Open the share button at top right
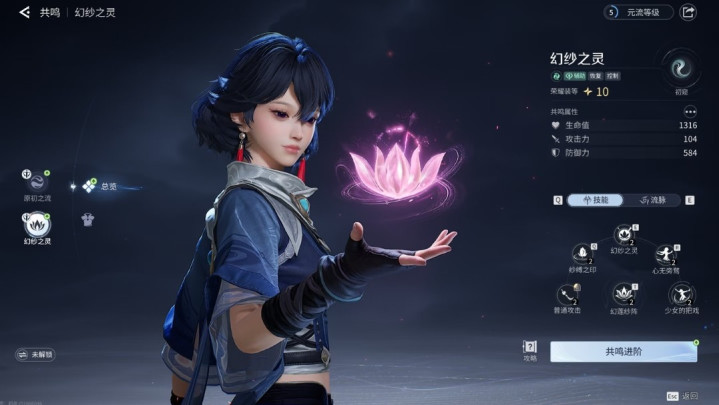 (x=688, y=12)
